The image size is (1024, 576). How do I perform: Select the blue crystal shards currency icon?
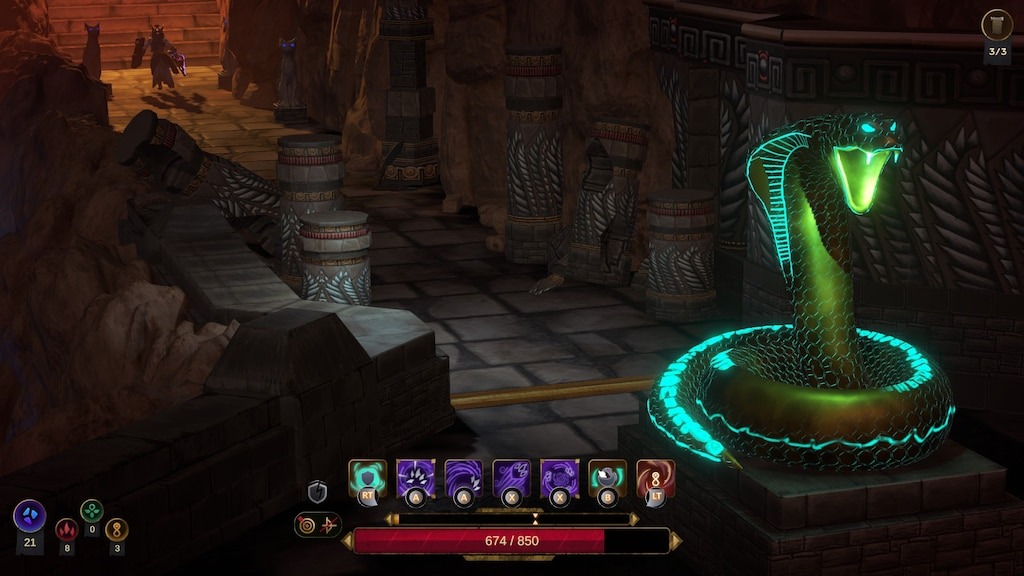[x=29, y=516]
